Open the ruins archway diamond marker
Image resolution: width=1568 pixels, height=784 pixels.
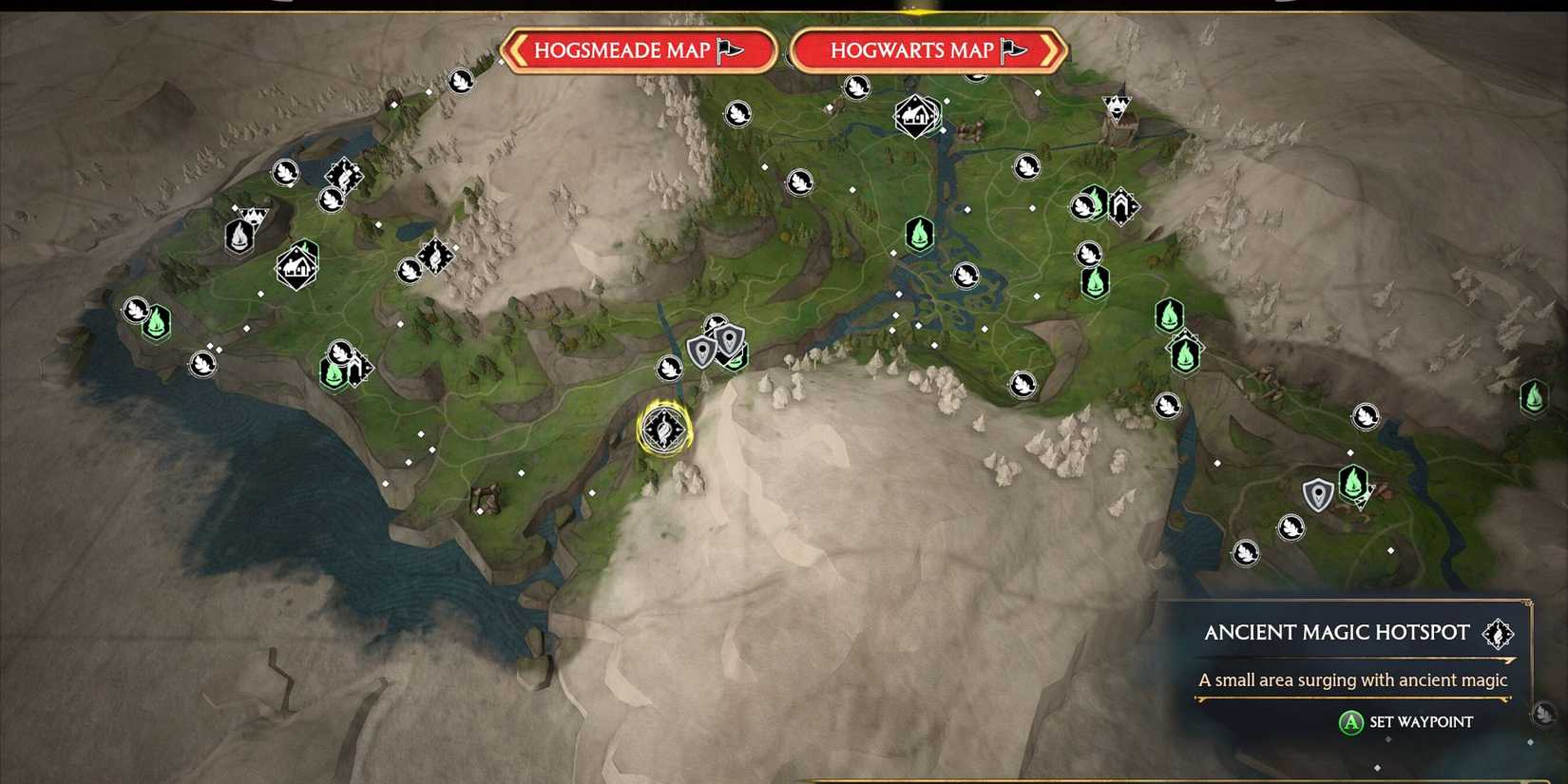click(1121, 204)
